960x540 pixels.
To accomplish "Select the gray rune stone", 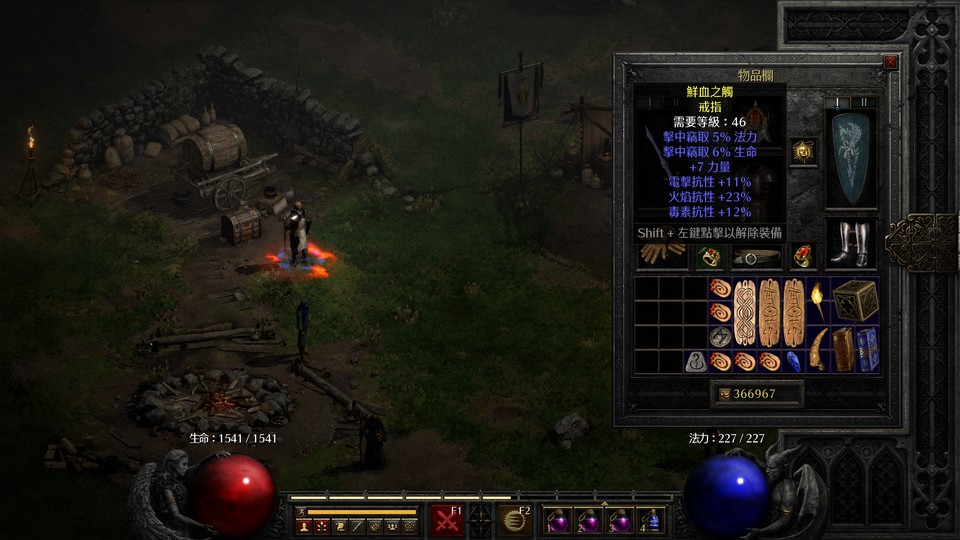I will [x=697, y=362].
